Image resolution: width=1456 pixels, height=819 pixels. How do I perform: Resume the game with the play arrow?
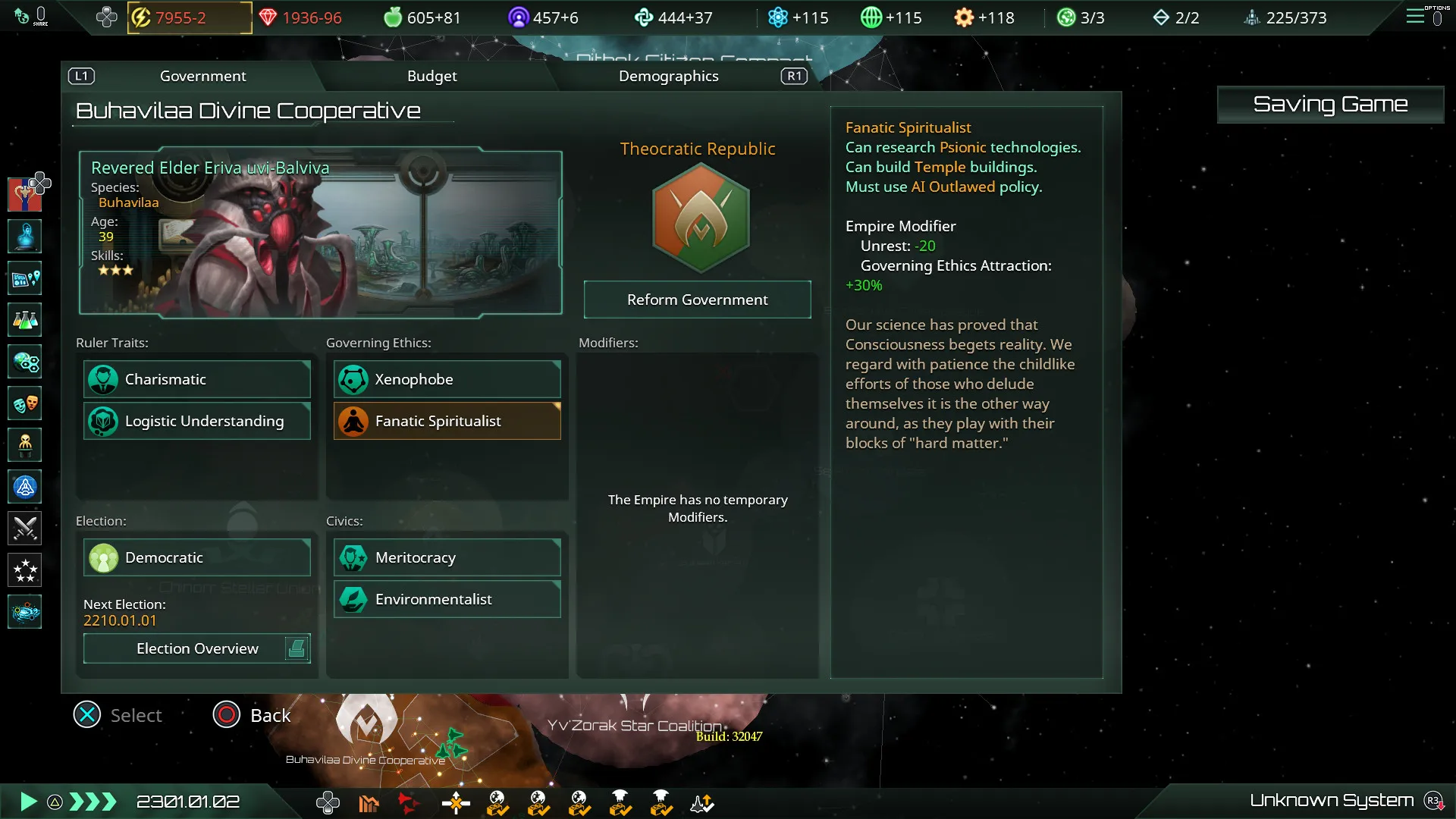28,802
